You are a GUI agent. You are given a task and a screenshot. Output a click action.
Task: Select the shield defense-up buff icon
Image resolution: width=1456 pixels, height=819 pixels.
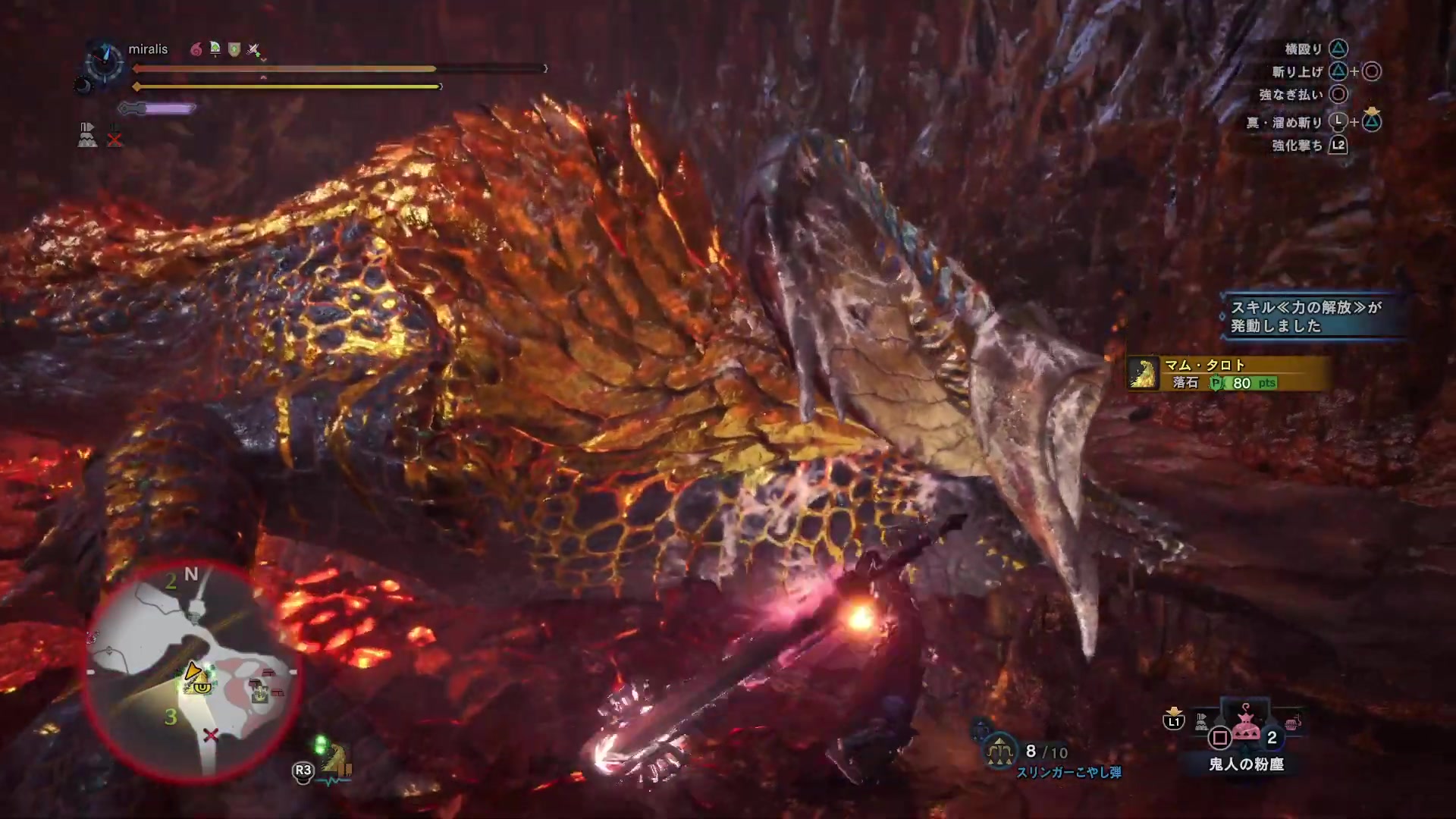point(234,50)
